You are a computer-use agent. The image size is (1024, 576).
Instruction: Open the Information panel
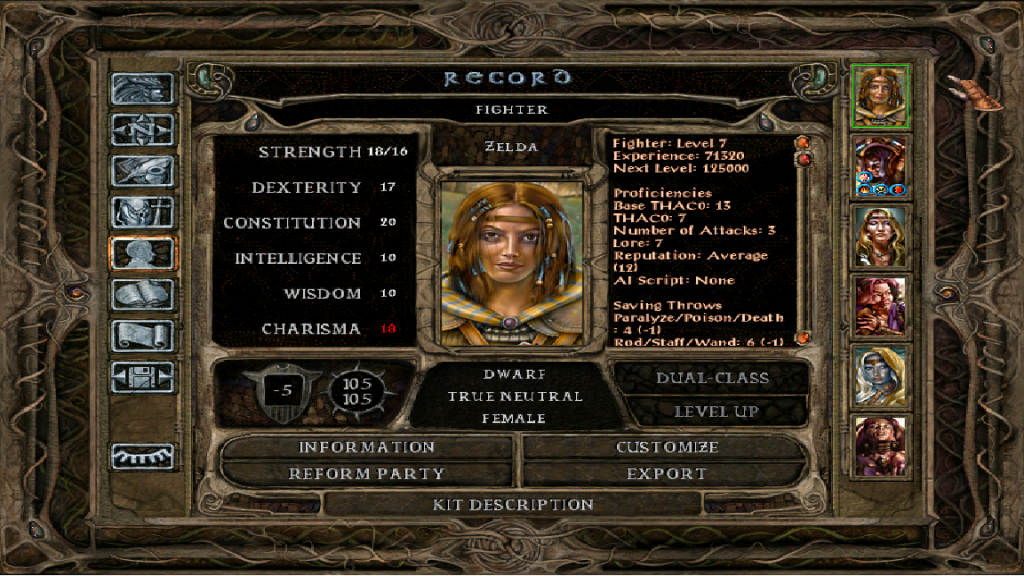point(366,447)
